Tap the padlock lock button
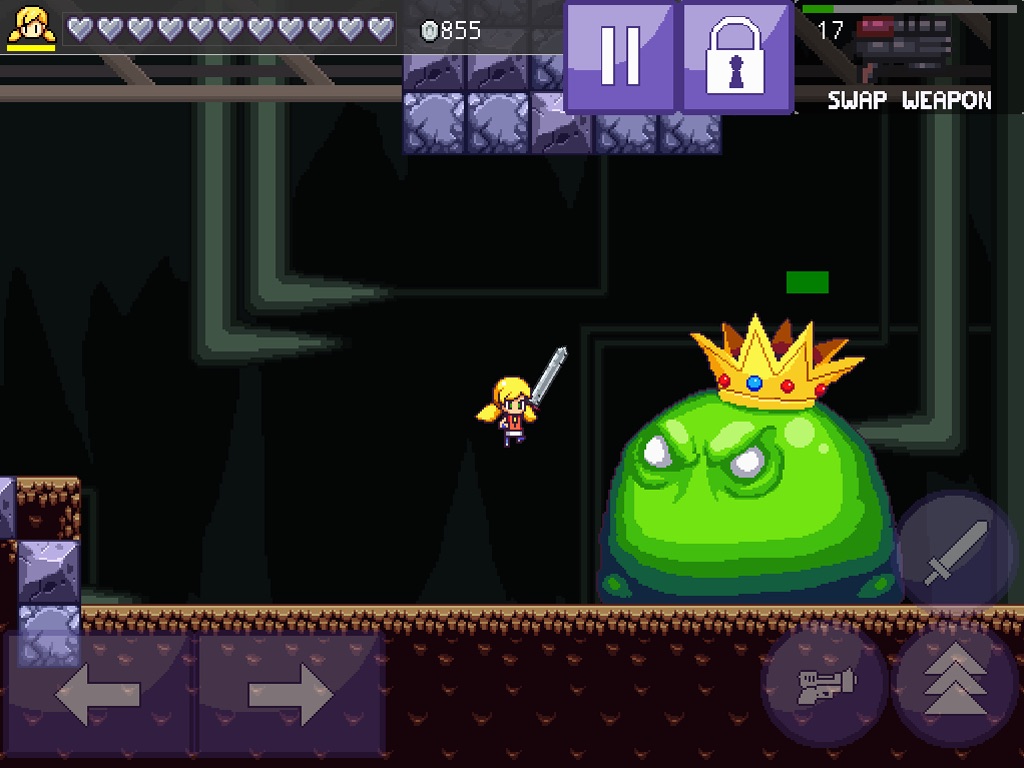Image resolution: width=1024 pixels, height=768 pixels. click(737, 57)
